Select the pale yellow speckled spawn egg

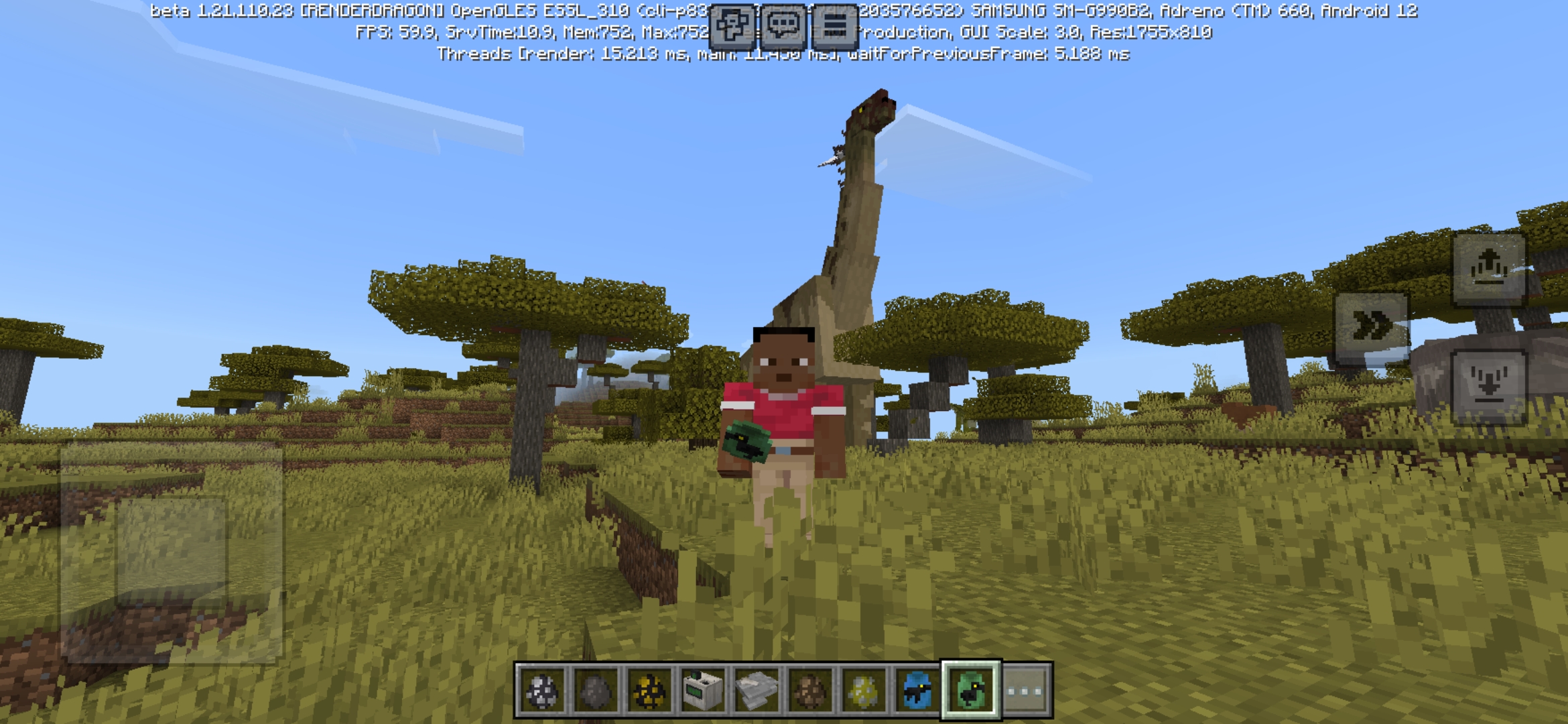click(863, 690)
